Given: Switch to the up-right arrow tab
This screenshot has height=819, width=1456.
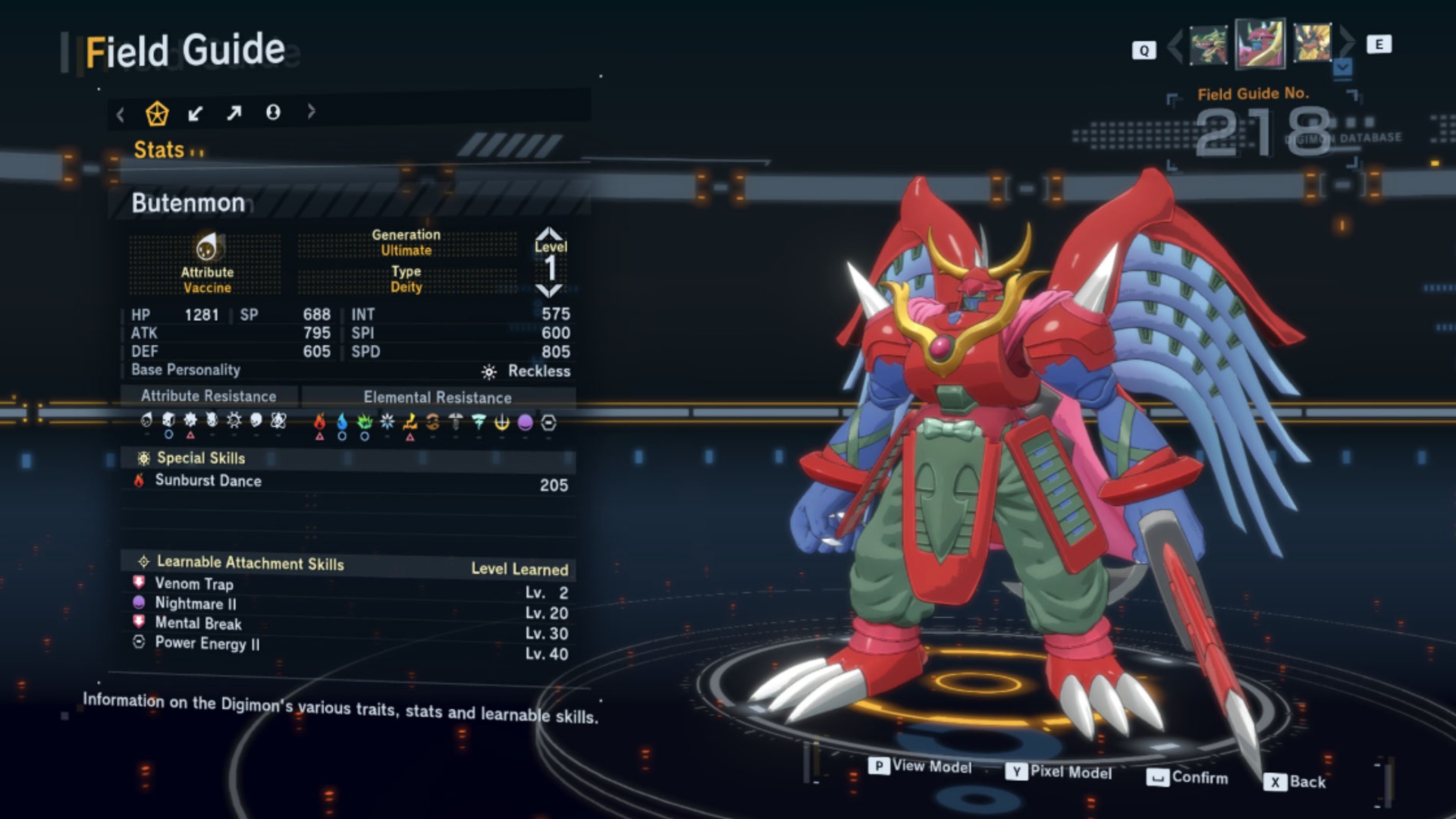Looking at the screenshot, I should (234, 114).
